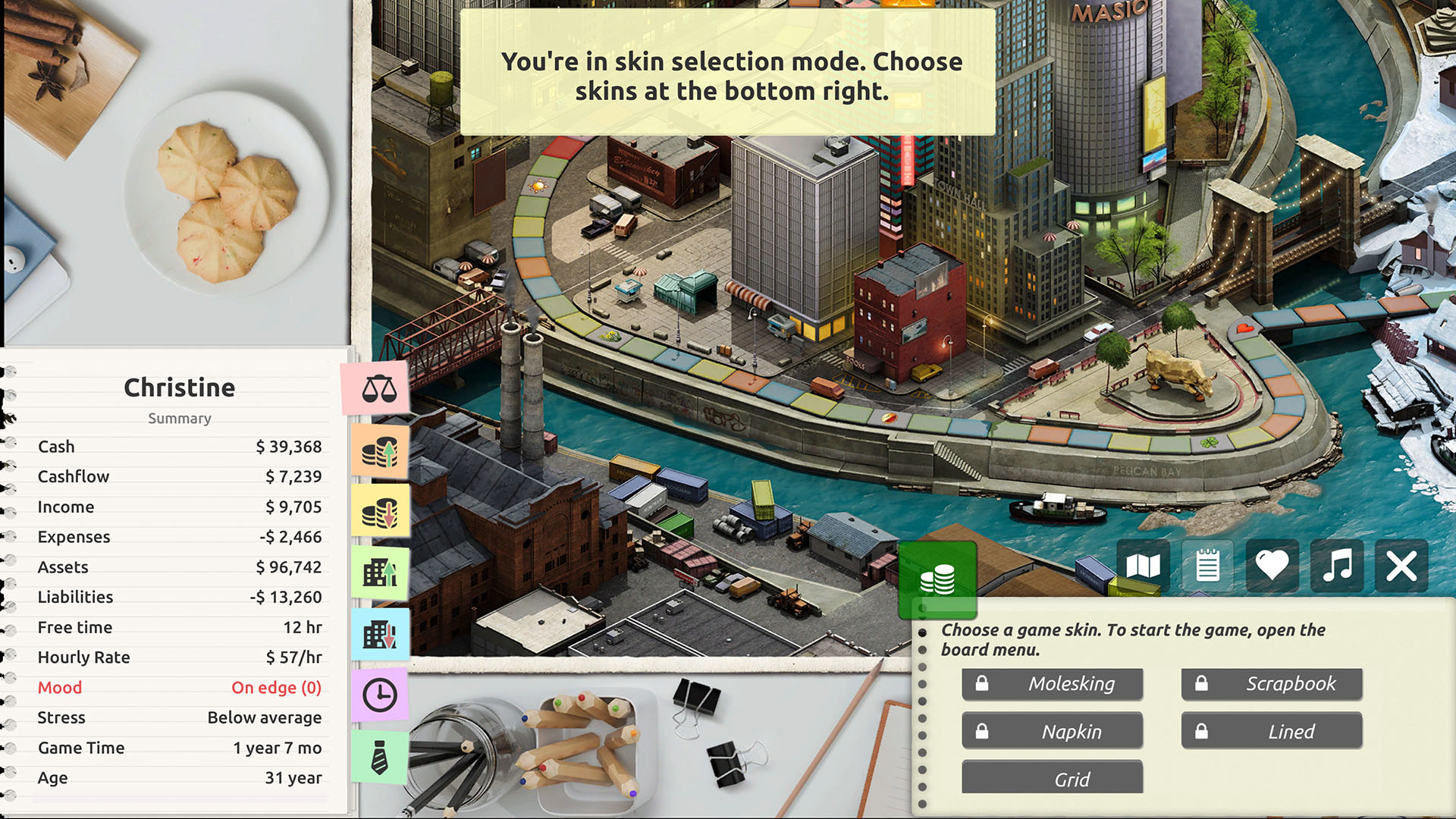
Task: Toggle the heart panel in the toolbar
Action: (x=1272, y=566)
